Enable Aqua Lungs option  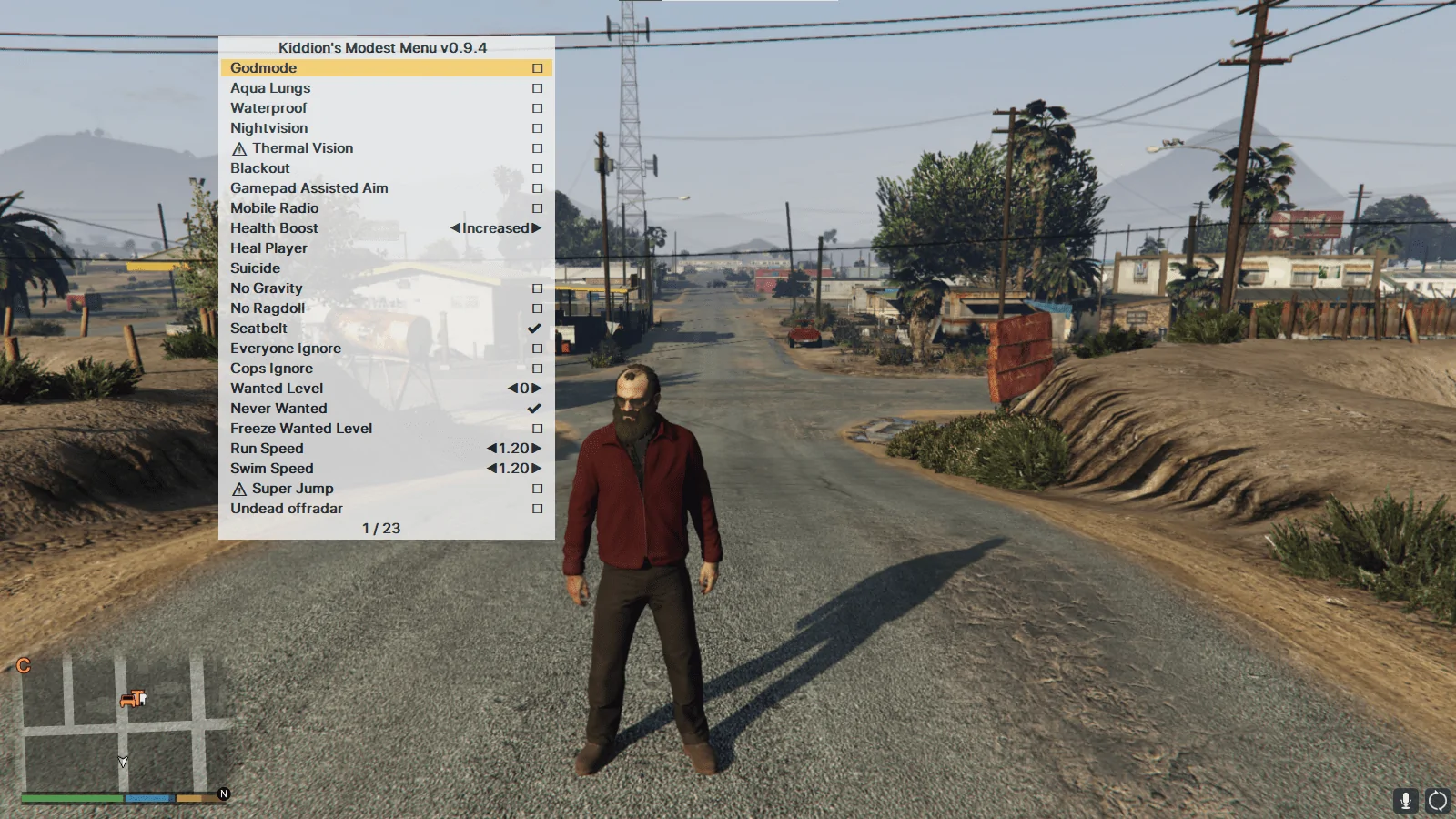point(537,88)
